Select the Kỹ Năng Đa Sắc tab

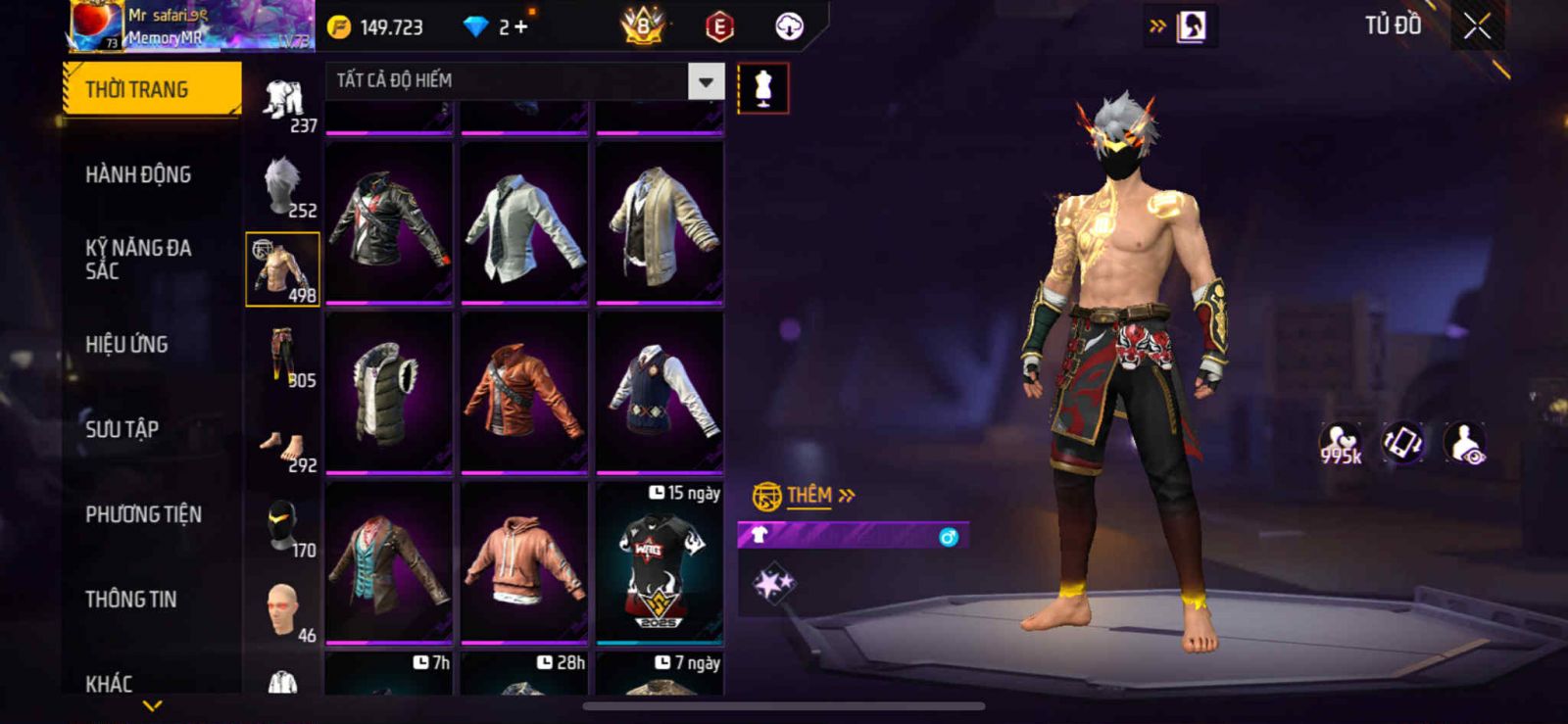tap(138, 259)
